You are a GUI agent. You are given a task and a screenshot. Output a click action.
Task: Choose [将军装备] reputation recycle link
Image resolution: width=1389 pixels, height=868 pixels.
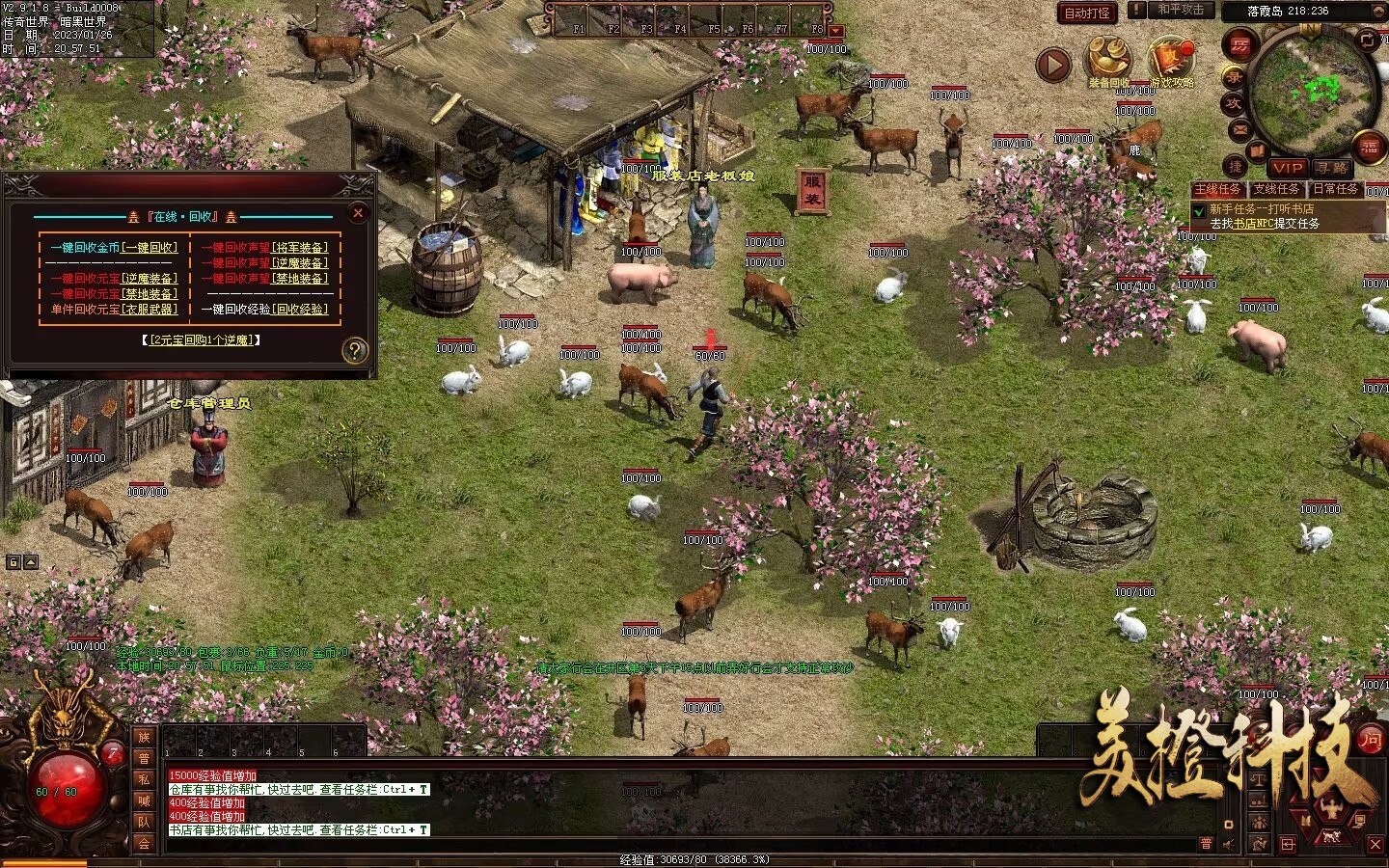(300, 248)
